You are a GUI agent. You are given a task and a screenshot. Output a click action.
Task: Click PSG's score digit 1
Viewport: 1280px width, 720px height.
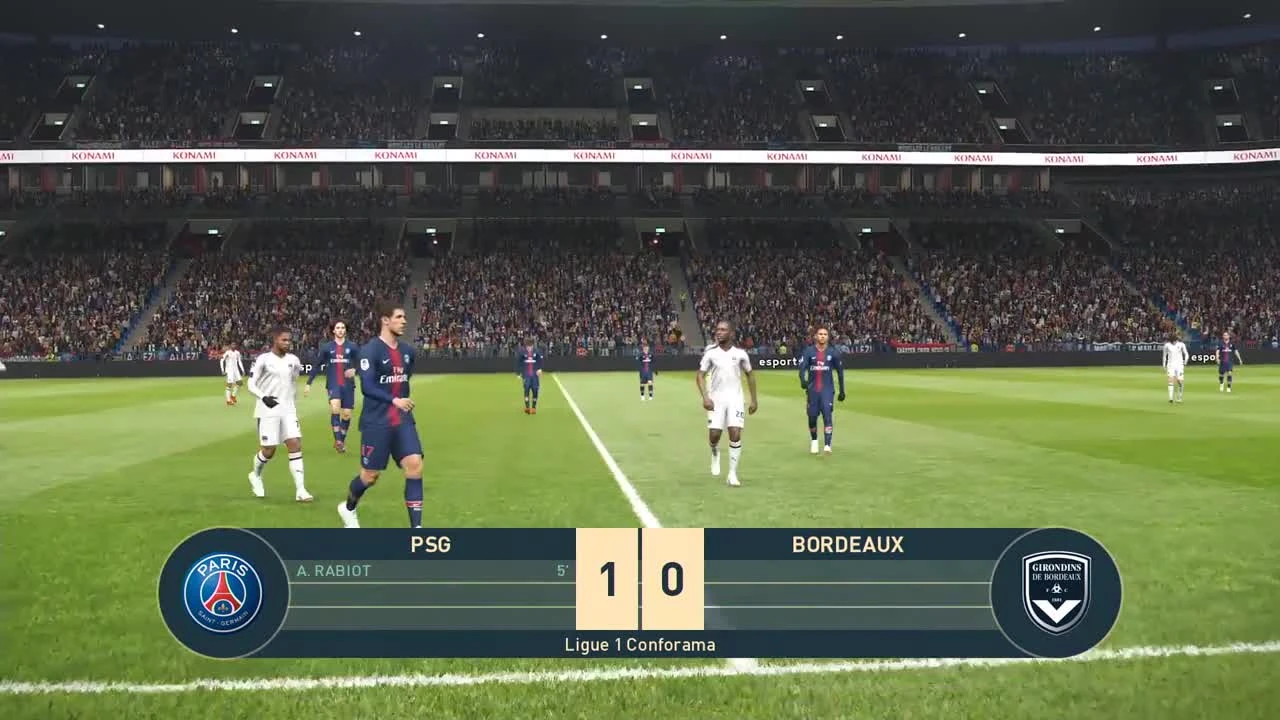pos(607,578)
